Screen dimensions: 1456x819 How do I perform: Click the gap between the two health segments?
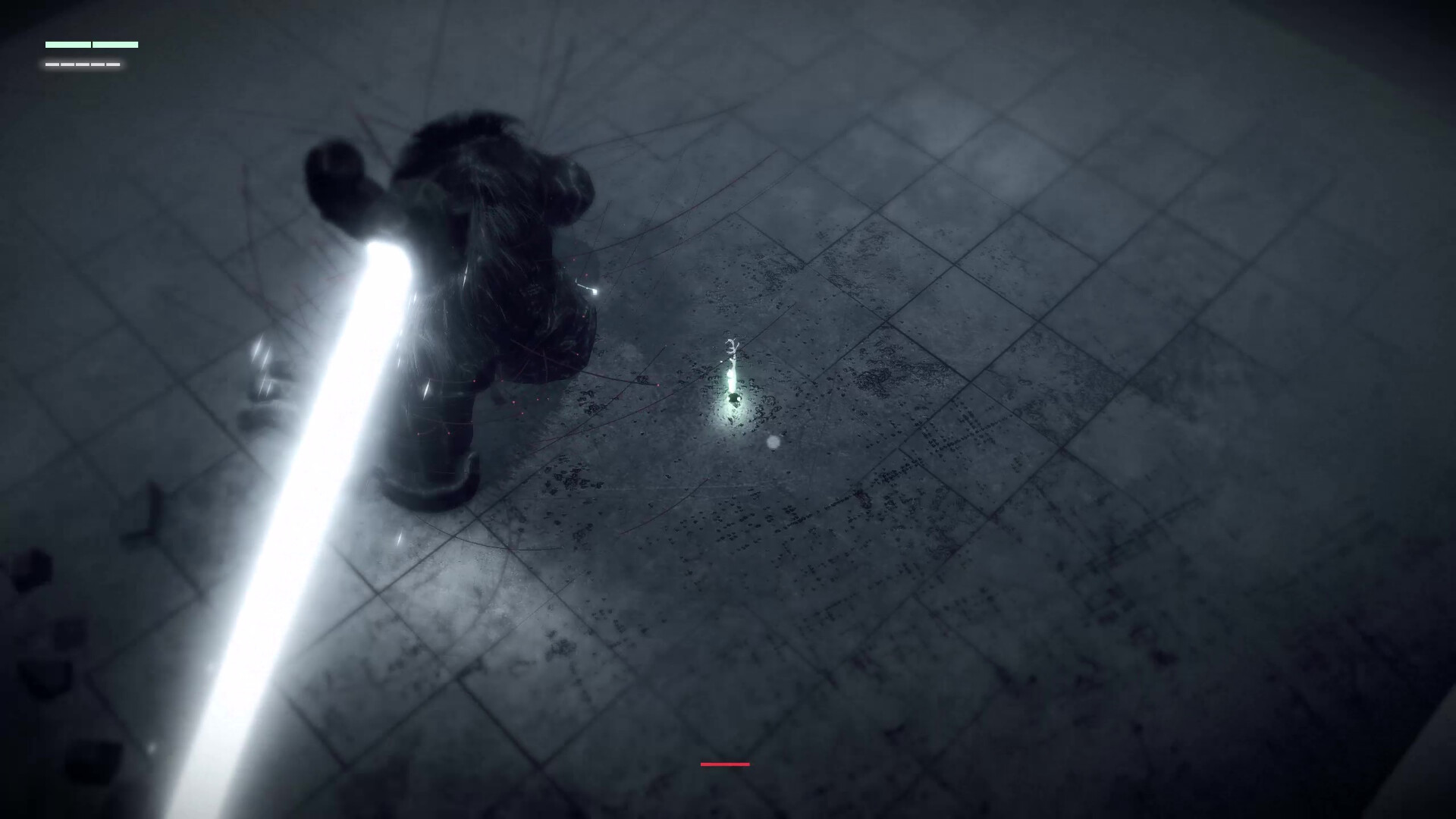(x=92, y=45)
